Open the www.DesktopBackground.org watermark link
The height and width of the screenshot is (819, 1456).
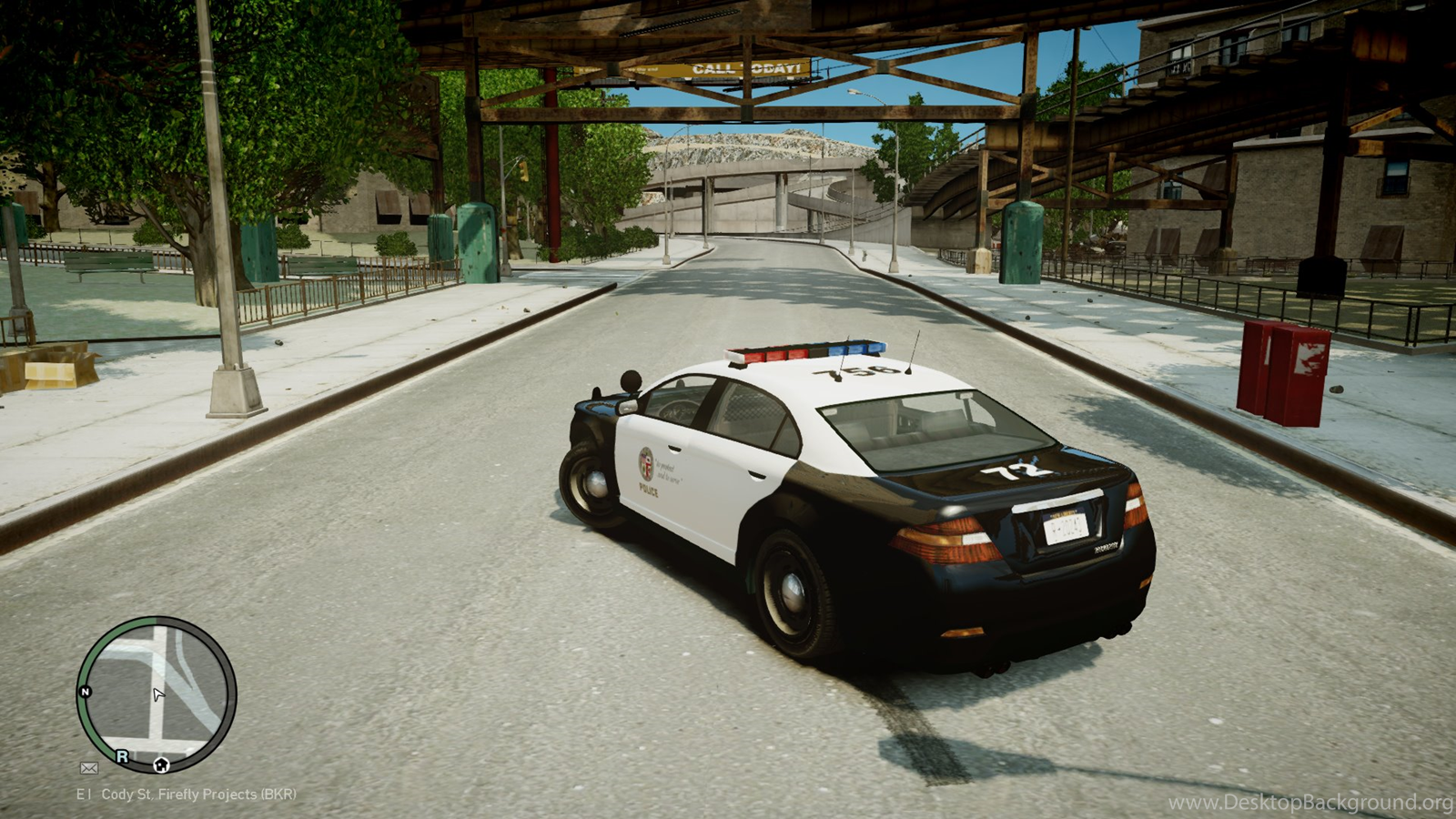[x=1310, y=802]
